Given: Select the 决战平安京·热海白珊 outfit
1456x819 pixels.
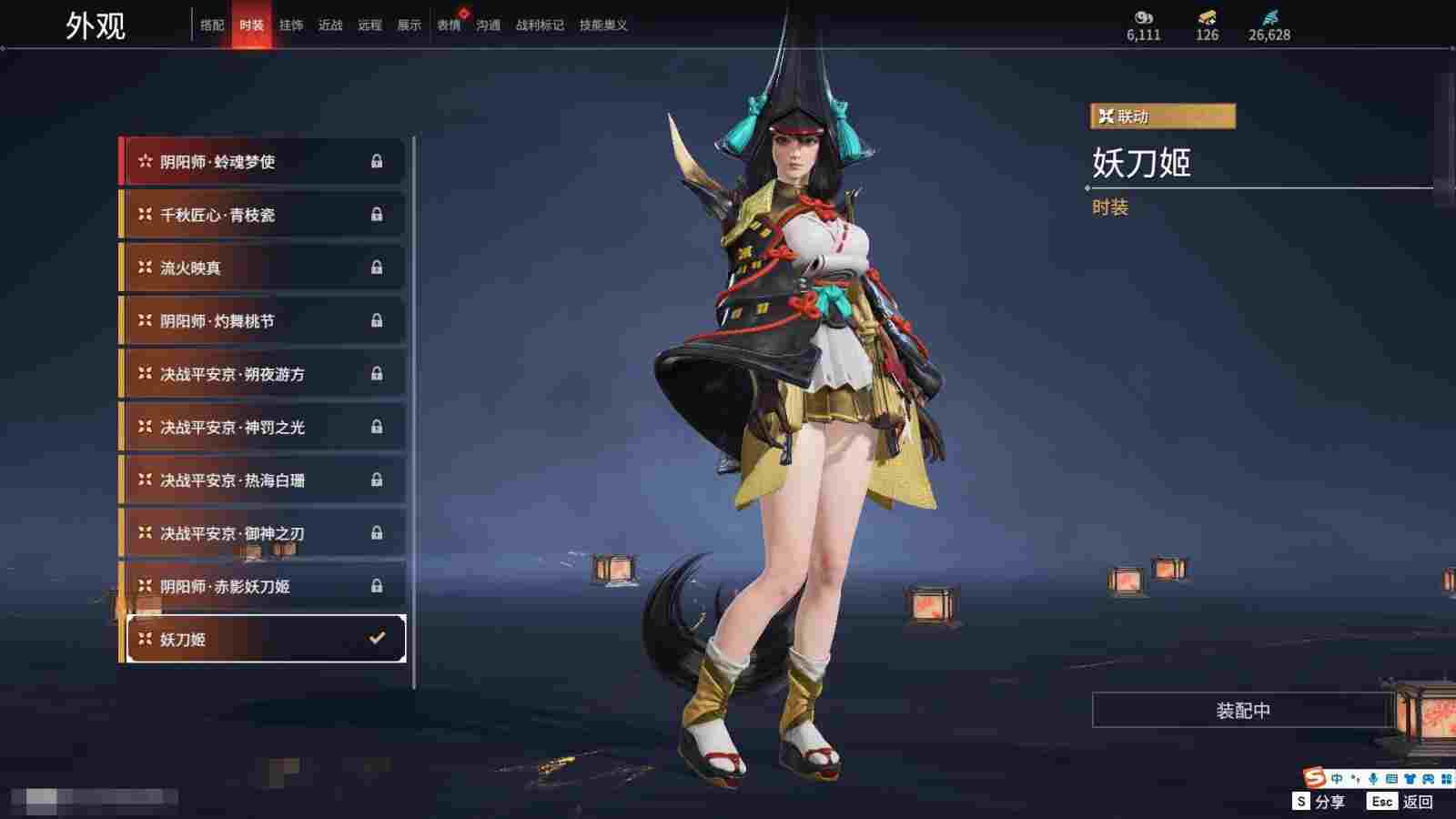Looking at the screenshot, I should [x=263, y=480].
